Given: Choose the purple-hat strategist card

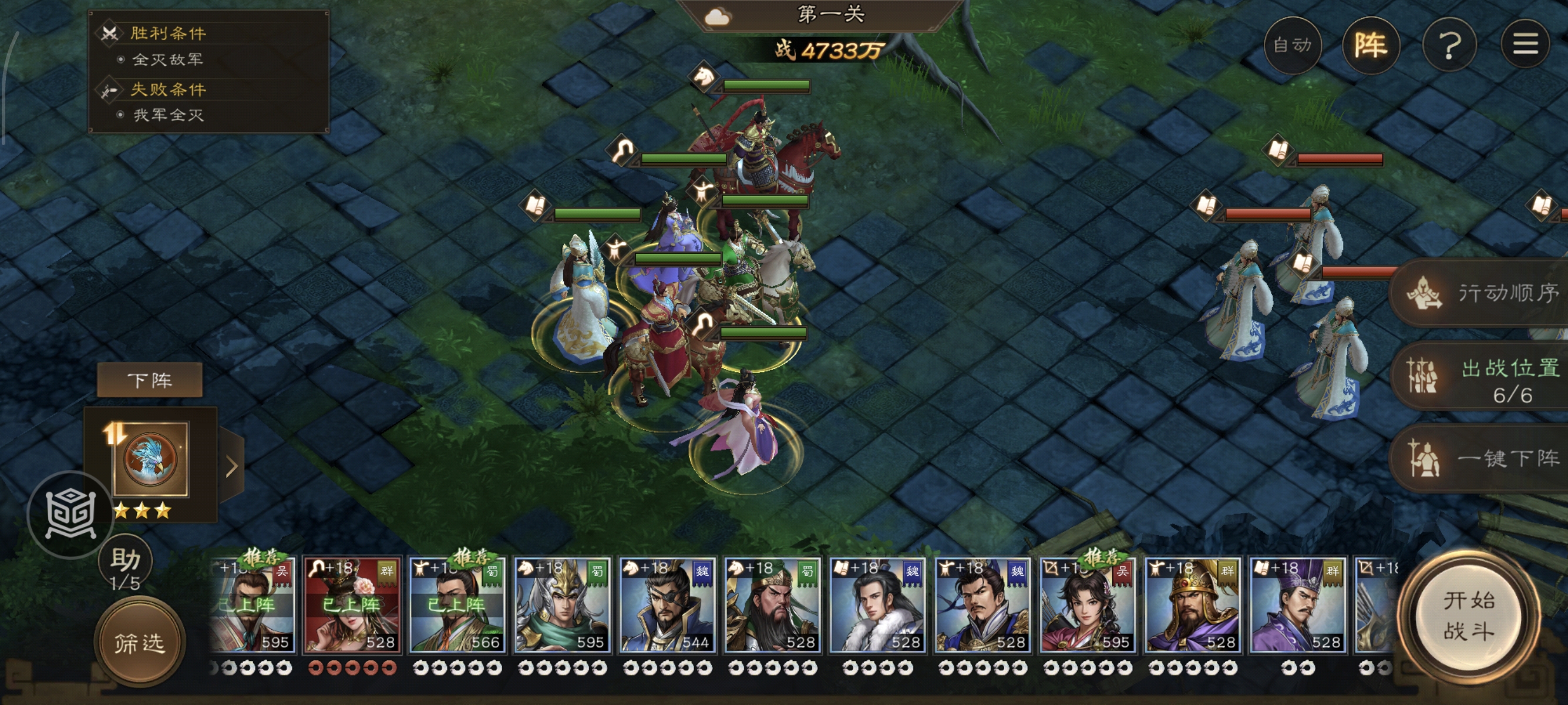Looking at the screenshot, I should [x=1297, y=606].
